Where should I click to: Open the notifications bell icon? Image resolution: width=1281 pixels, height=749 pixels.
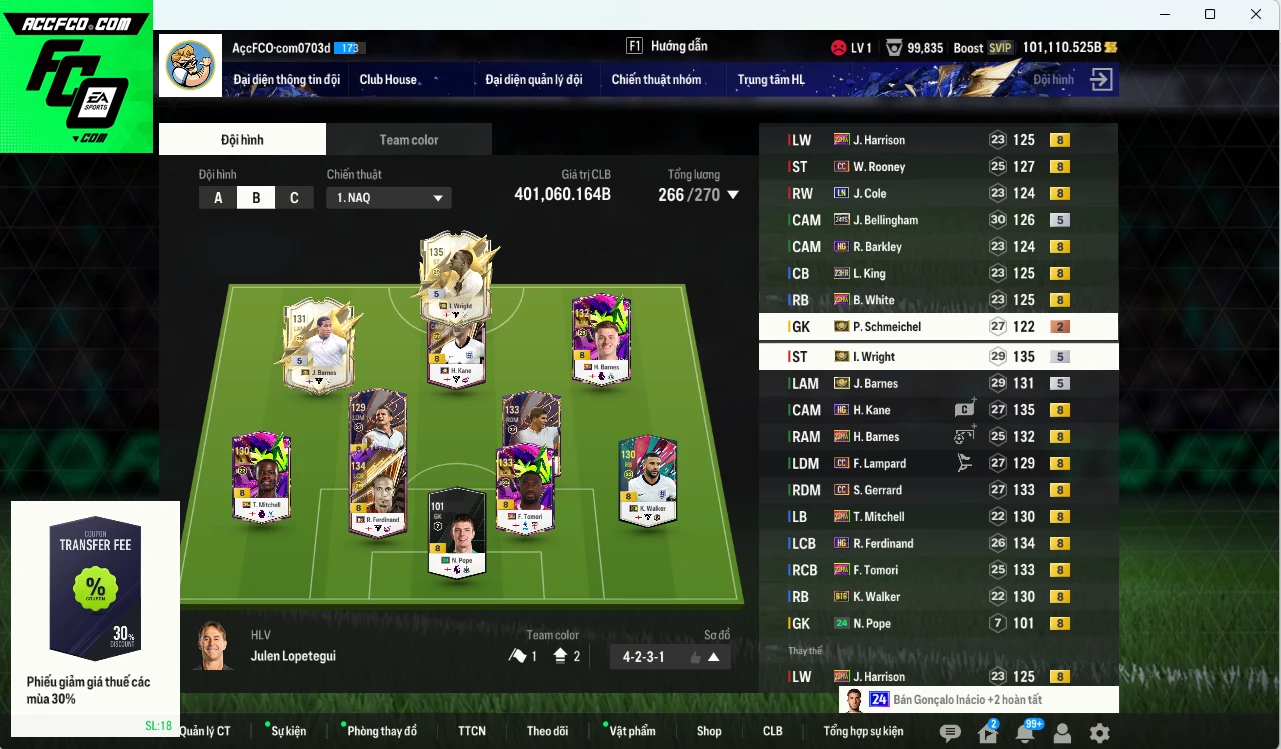click(1024, 733)
